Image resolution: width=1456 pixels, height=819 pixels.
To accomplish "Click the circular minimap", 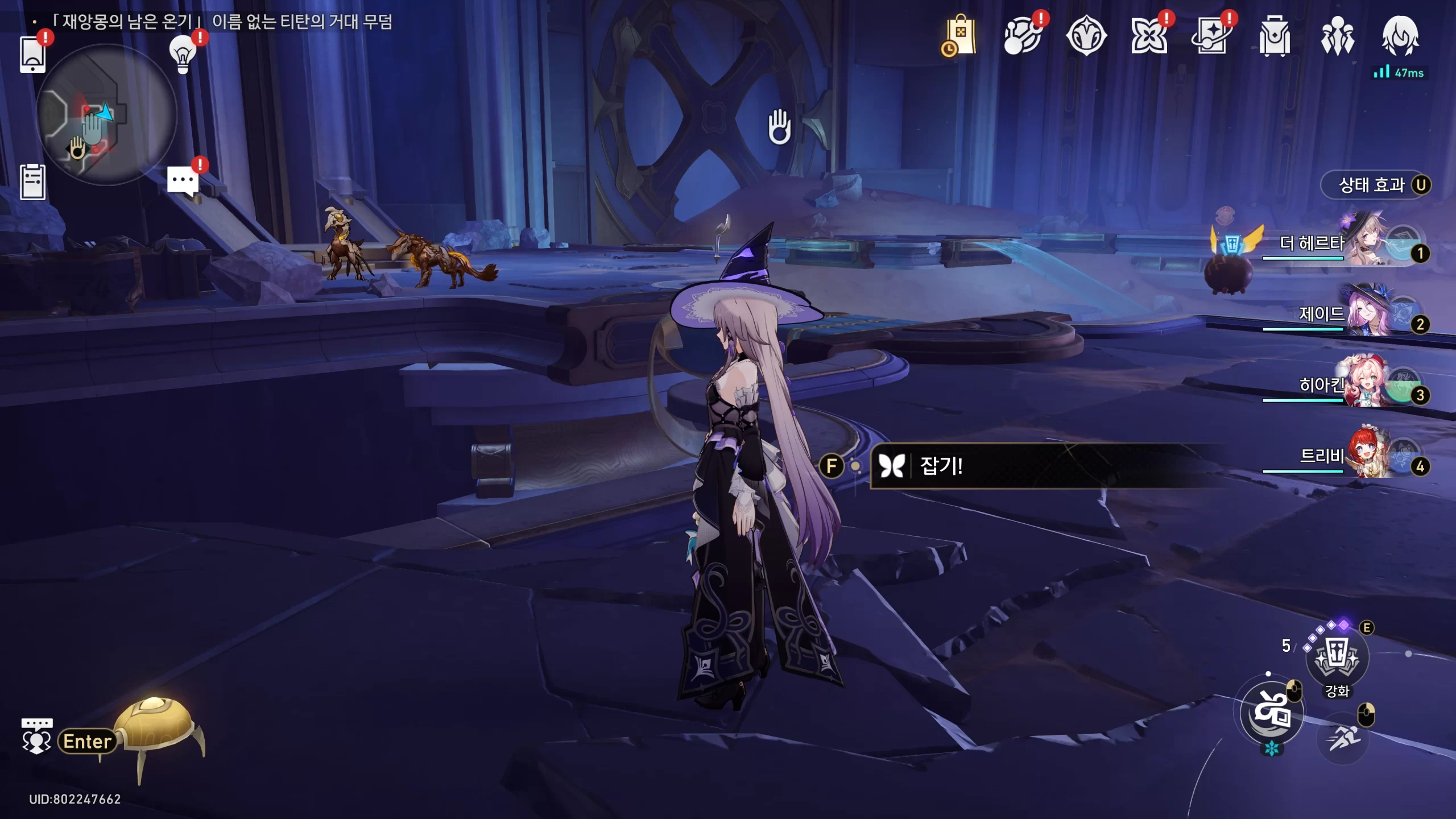I will tap(106, 114).
